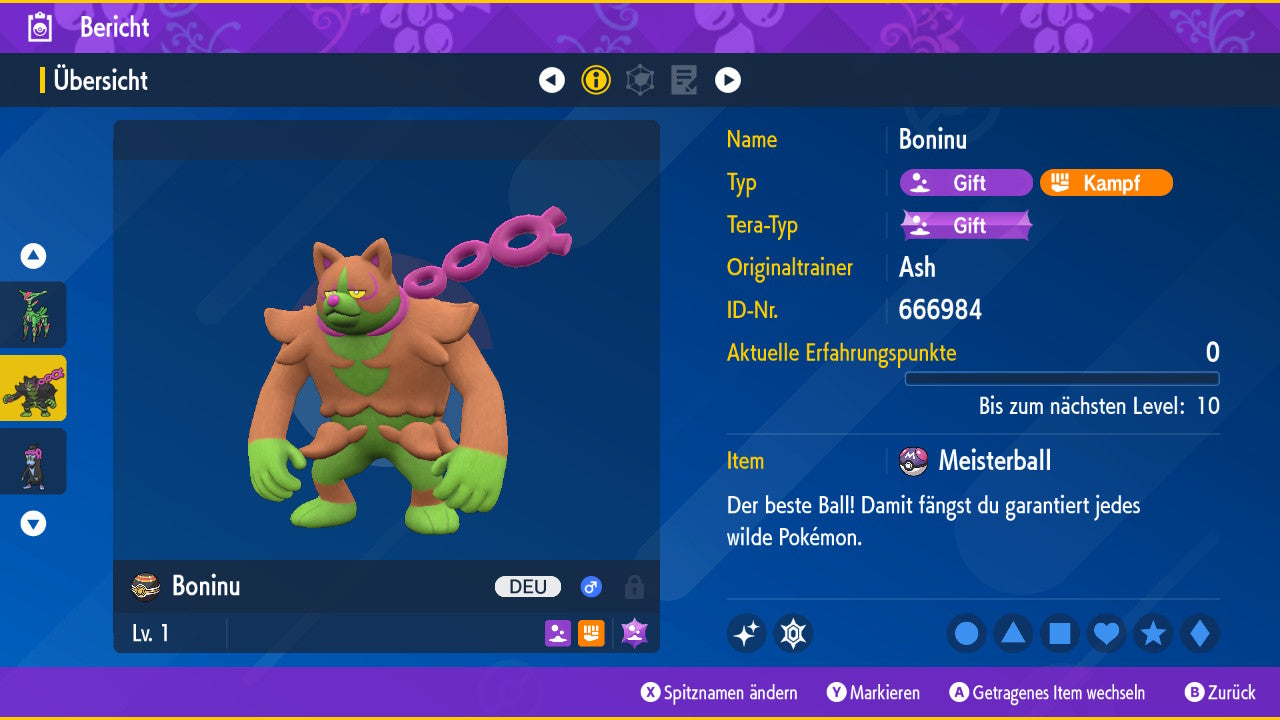Go to the next summary page arrow
Screen dimensions: 1280x720
point(728,80)
